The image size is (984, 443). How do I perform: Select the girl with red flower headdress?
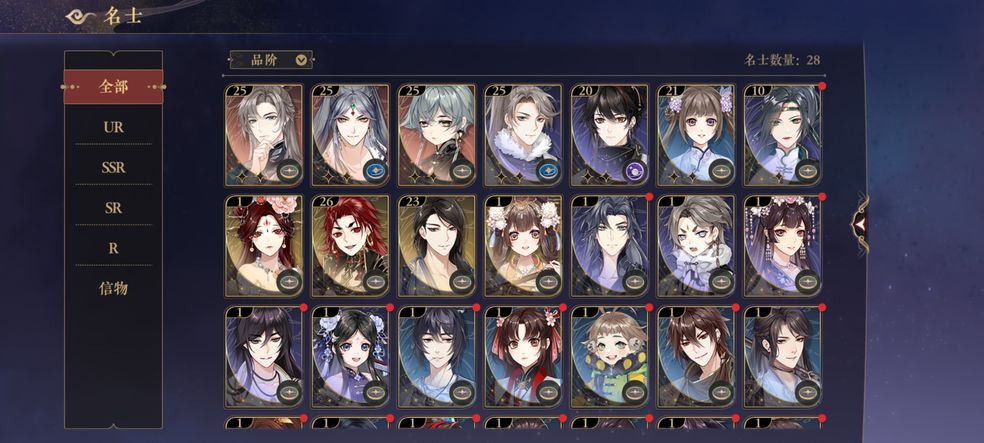264,245
